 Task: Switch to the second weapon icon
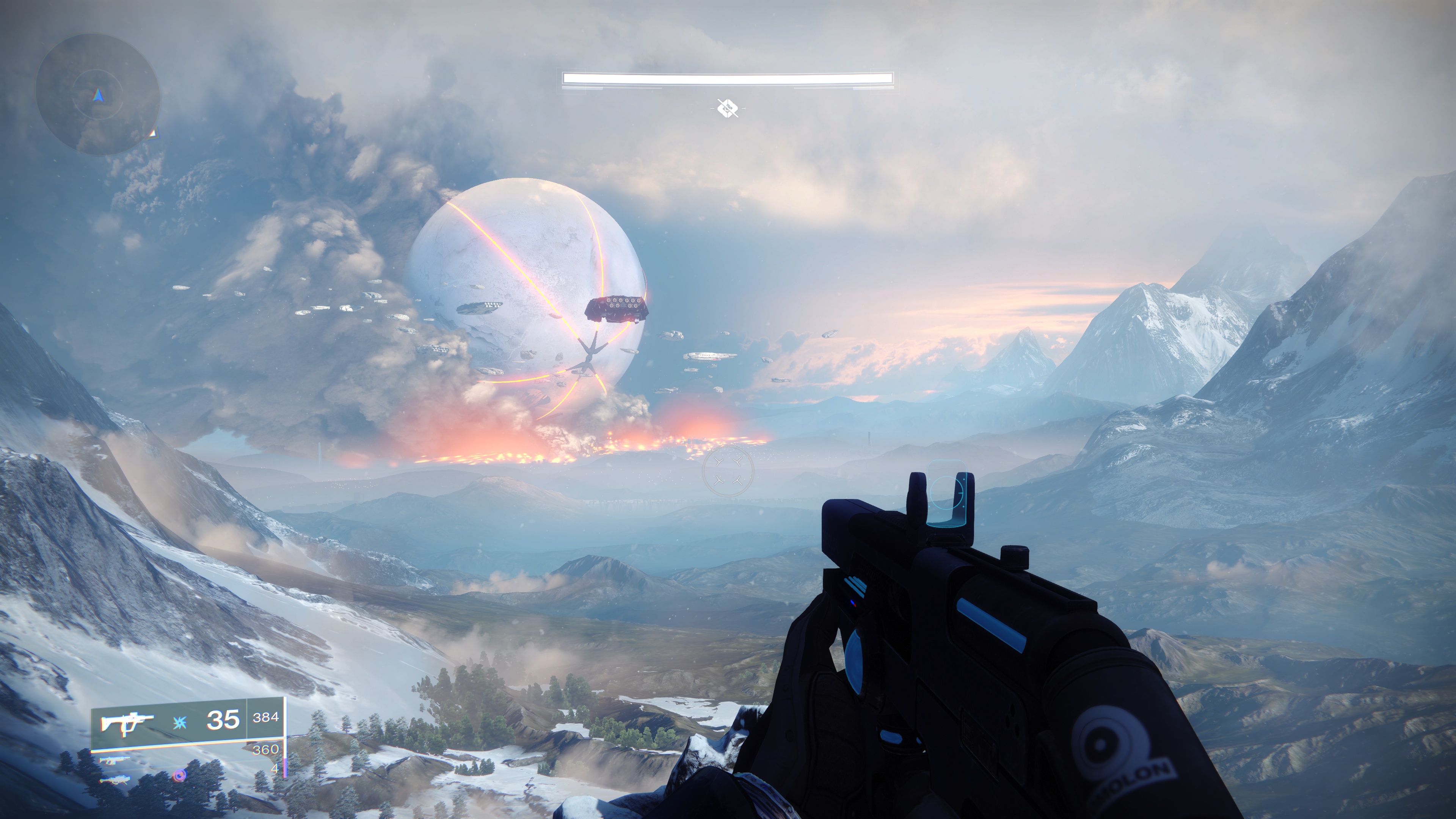pos(114,761)
